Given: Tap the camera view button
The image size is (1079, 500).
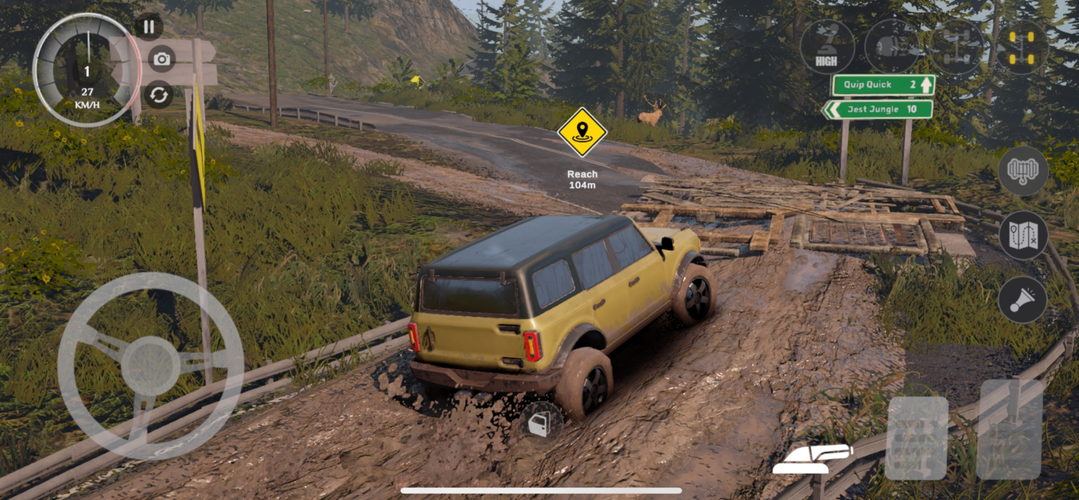Looking at the screenshot, I should (x=161, y=59).
